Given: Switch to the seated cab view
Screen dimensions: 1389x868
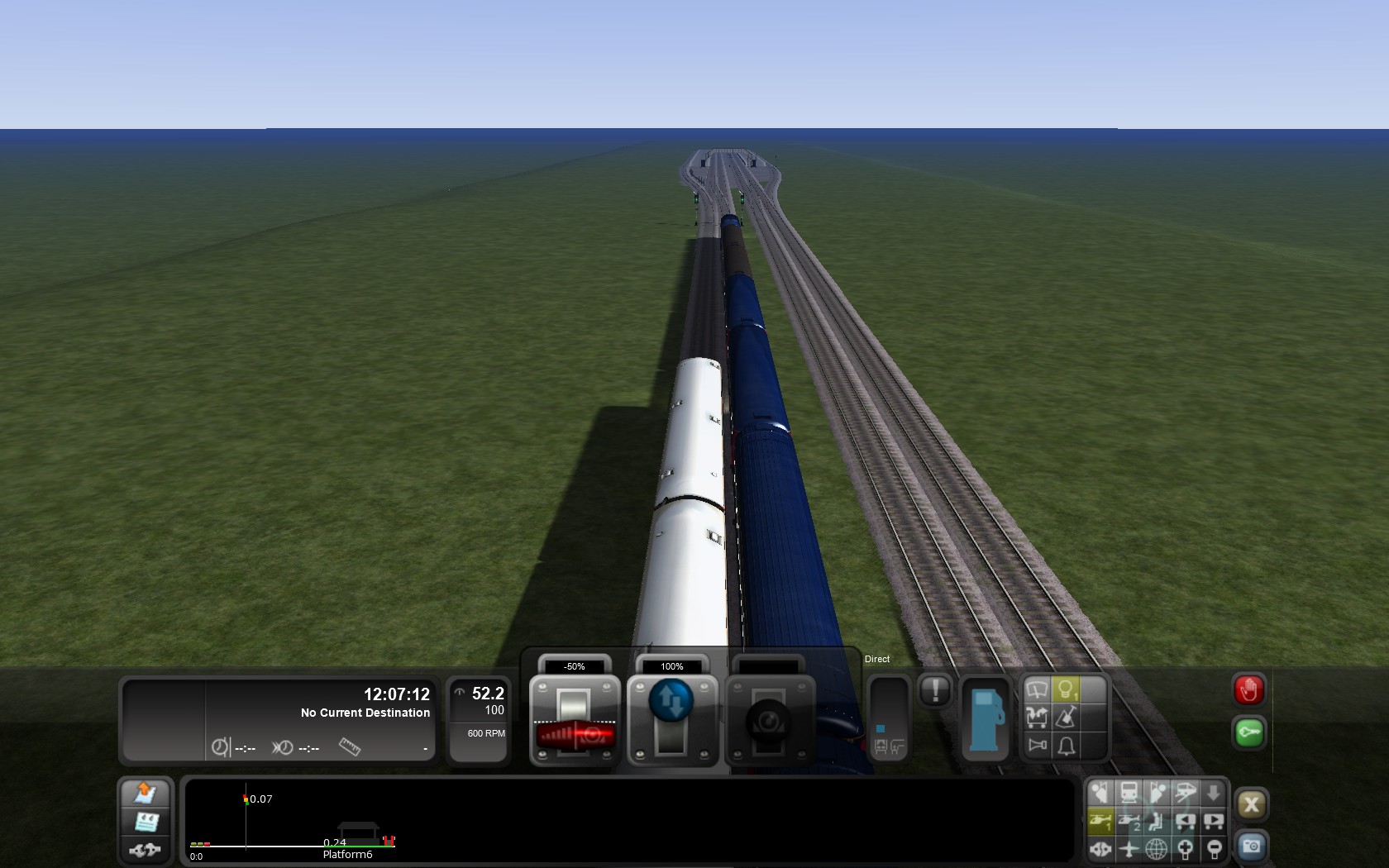Looking at the screenshot, I should coord(1157,821).
